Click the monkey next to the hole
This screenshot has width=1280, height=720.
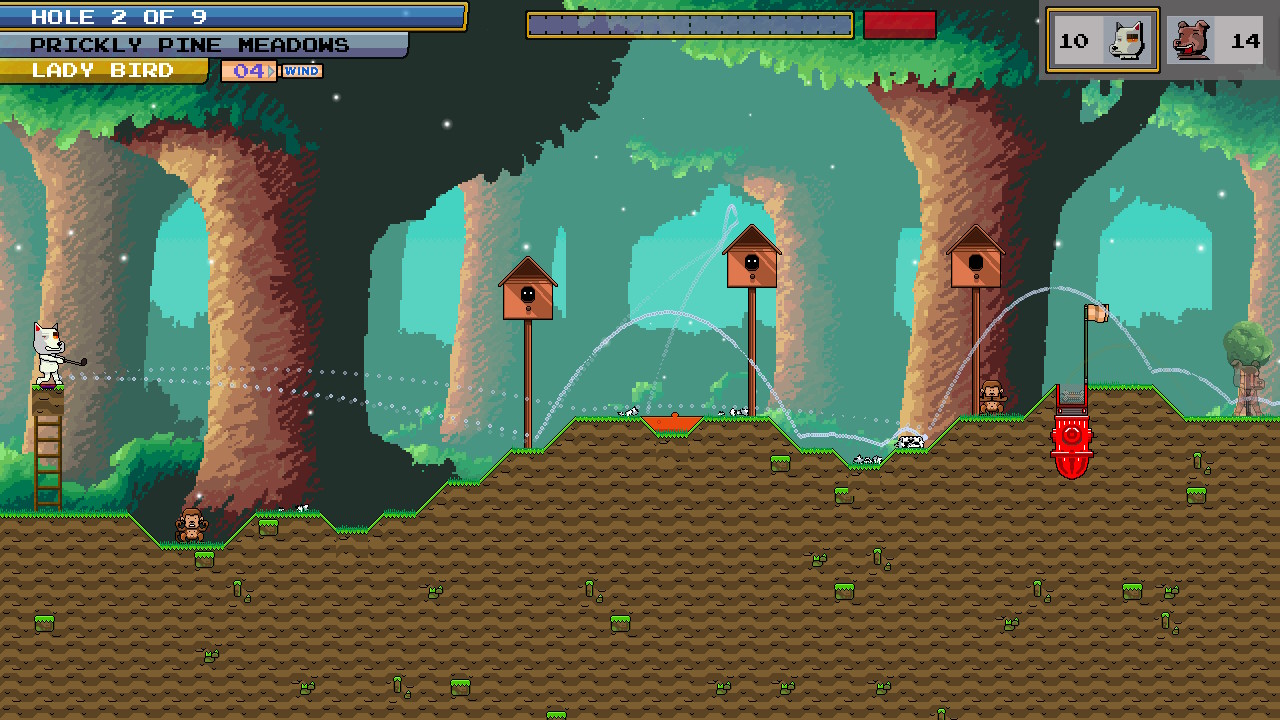tap(990, 397)
